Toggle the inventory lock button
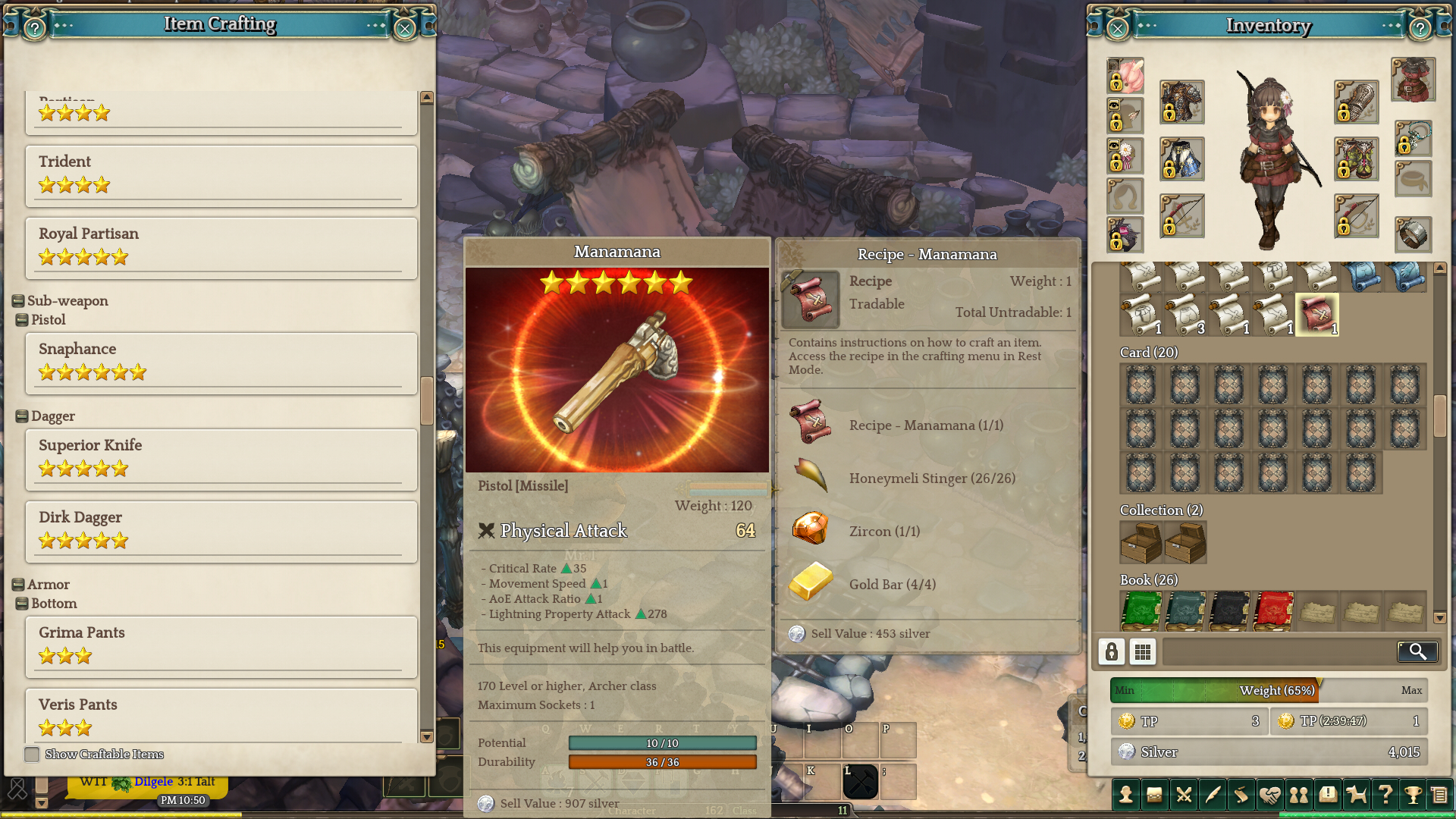This screenshot has width=1456, height=819. point(1111,651)
